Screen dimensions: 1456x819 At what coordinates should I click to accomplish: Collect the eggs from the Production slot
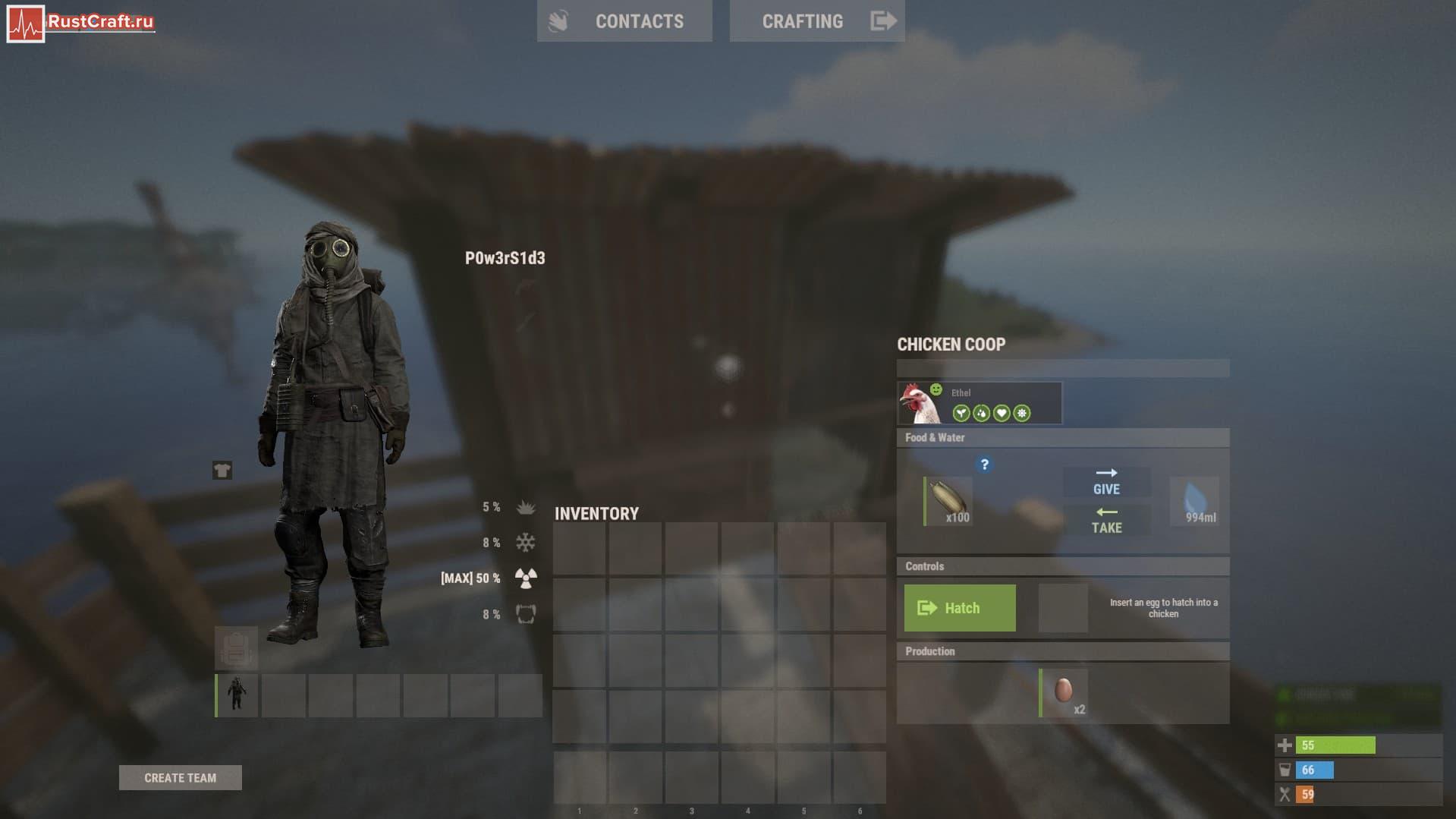click(x=1064, y=692)
